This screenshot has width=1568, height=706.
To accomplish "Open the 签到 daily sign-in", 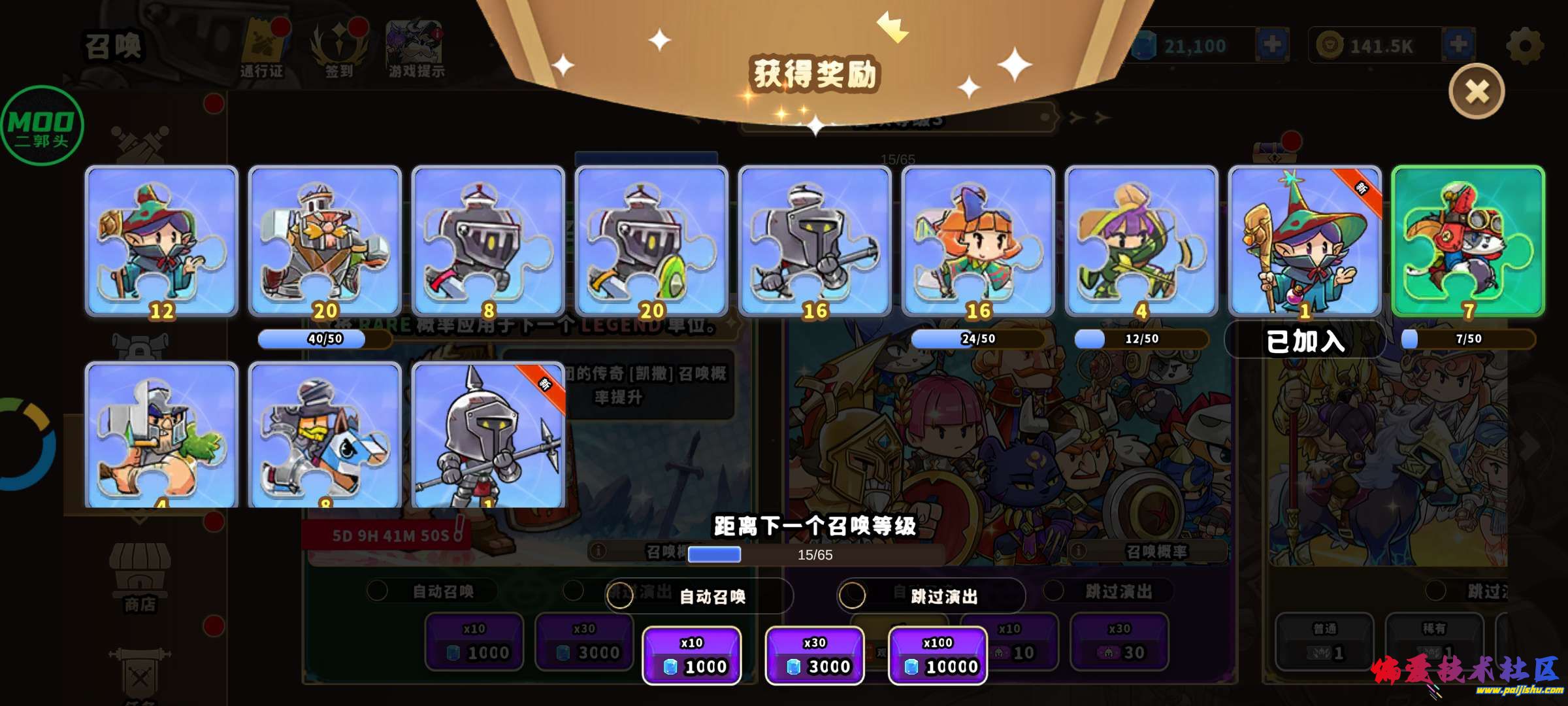I will click(339, 46).
